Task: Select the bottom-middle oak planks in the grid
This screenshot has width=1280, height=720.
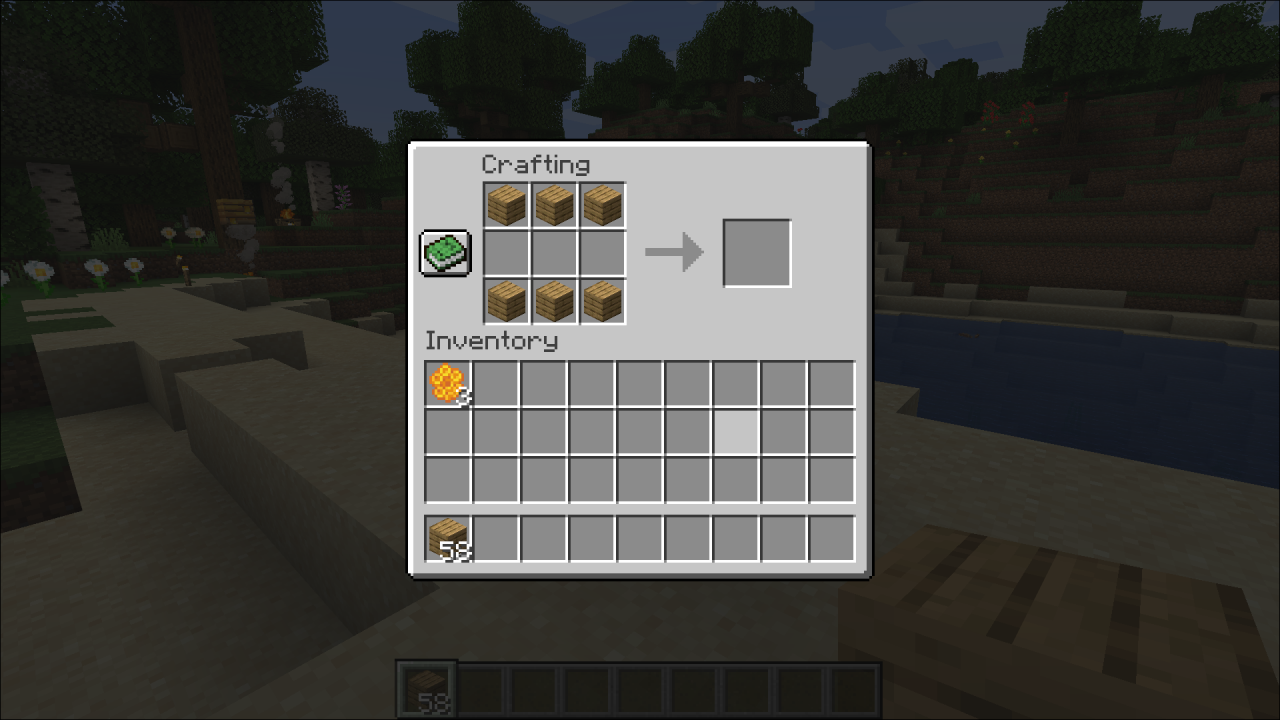Action: pos(554,300)
